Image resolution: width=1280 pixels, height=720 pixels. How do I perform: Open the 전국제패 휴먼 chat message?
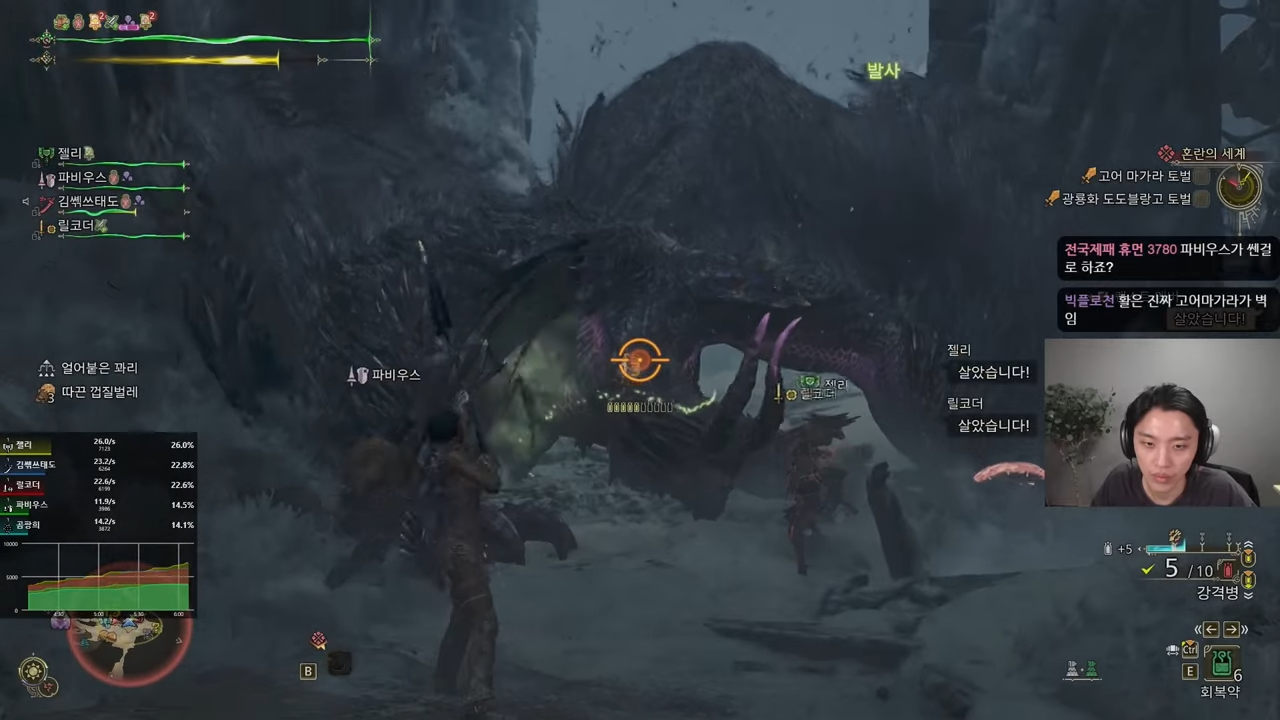(1166, 258)
